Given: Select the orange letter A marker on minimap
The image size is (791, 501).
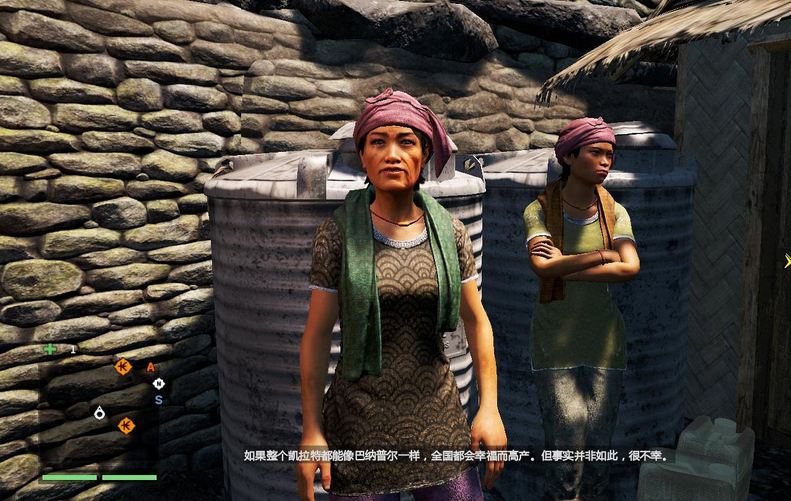Looking at the screenshot, I should [151, 367].
